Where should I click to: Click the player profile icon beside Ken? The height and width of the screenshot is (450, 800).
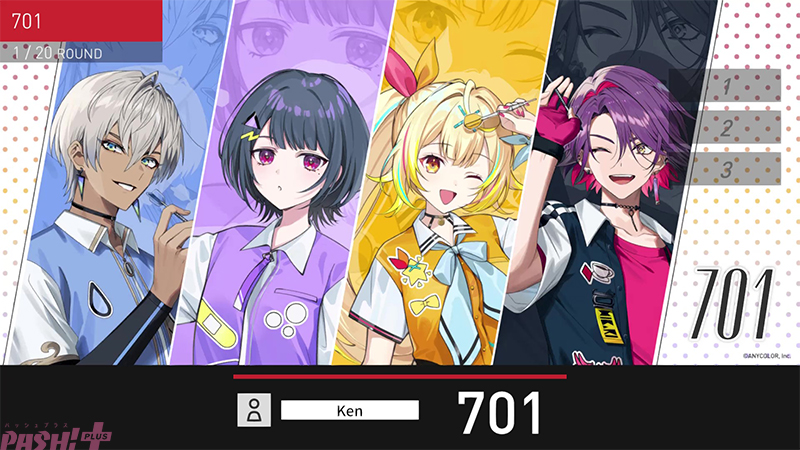pos(255,409)
